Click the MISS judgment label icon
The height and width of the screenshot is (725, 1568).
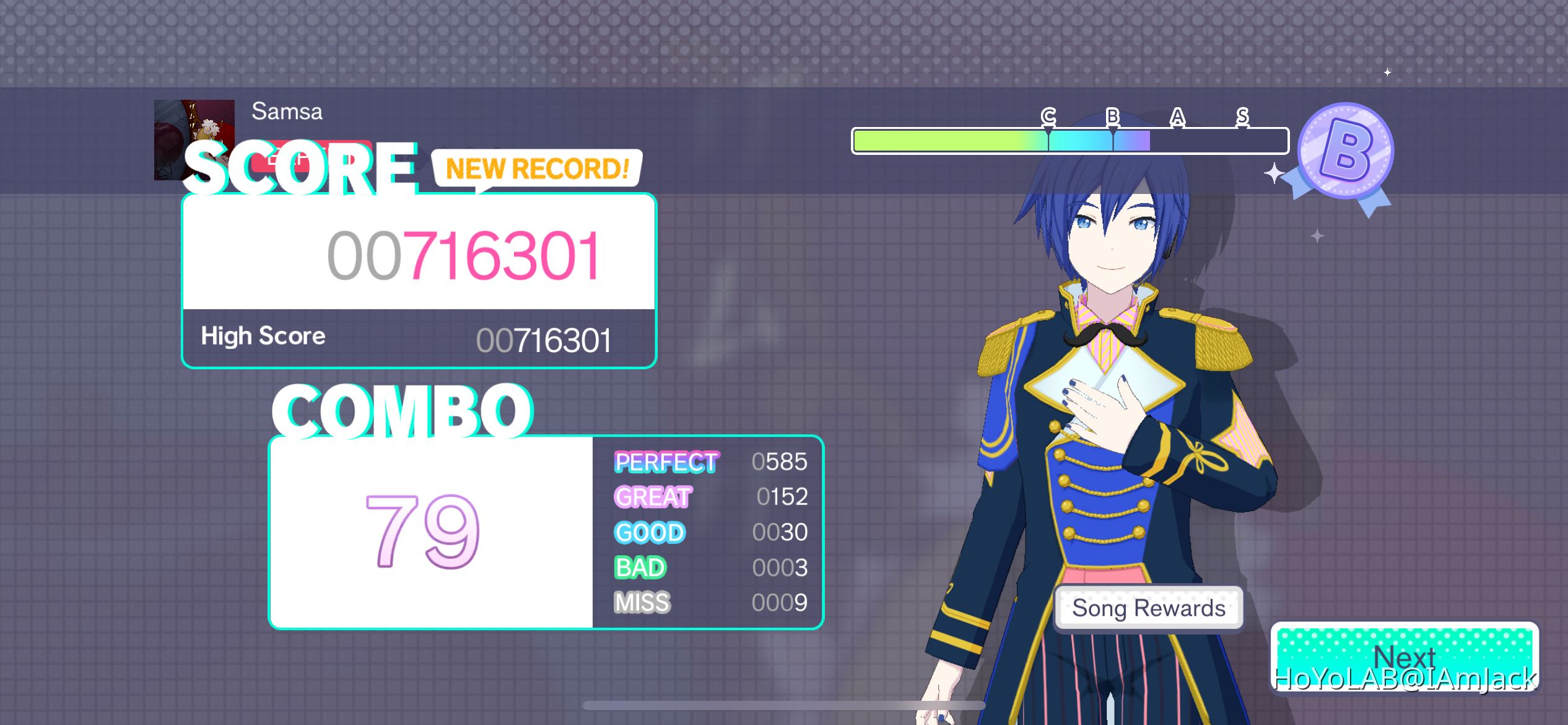(641, 602)
